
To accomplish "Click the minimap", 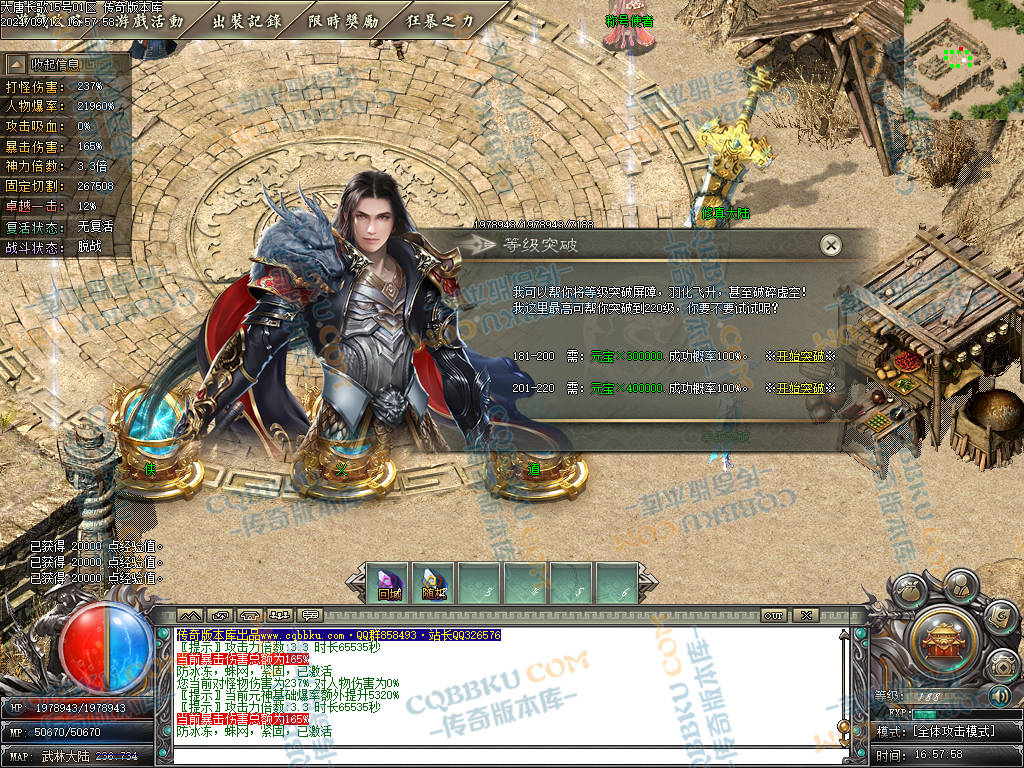I will click(963, 60).
